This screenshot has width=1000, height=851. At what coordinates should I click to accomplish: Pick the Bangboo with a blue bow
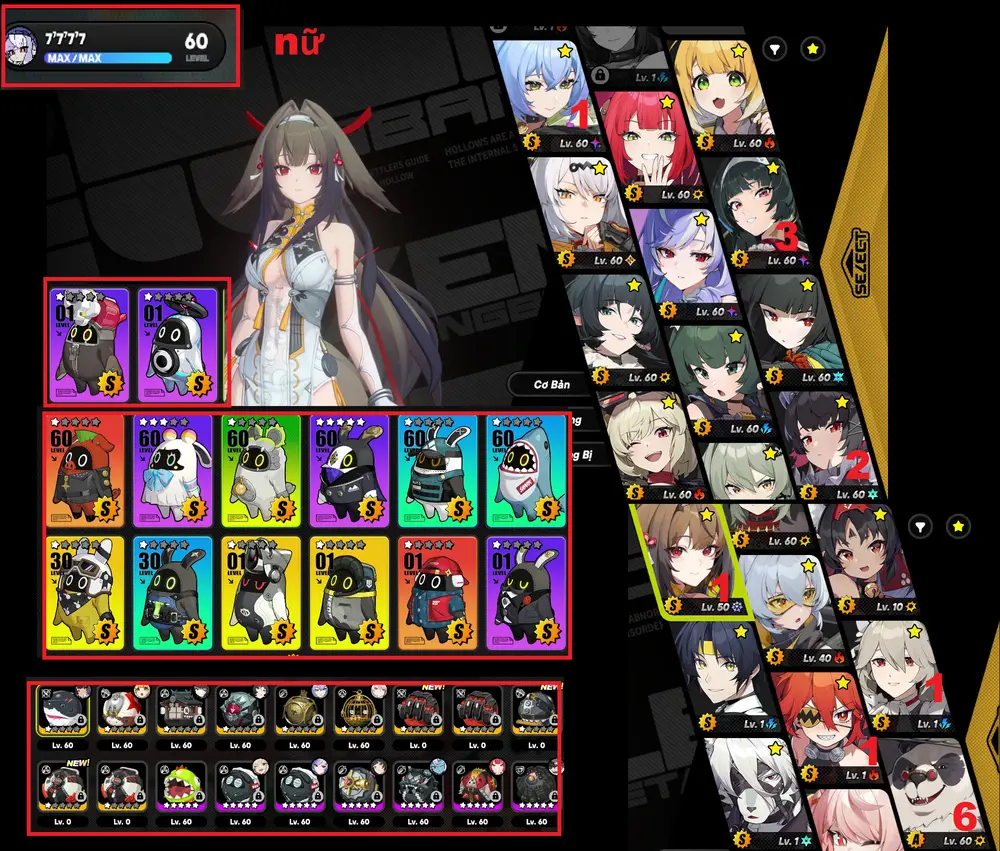173,470
